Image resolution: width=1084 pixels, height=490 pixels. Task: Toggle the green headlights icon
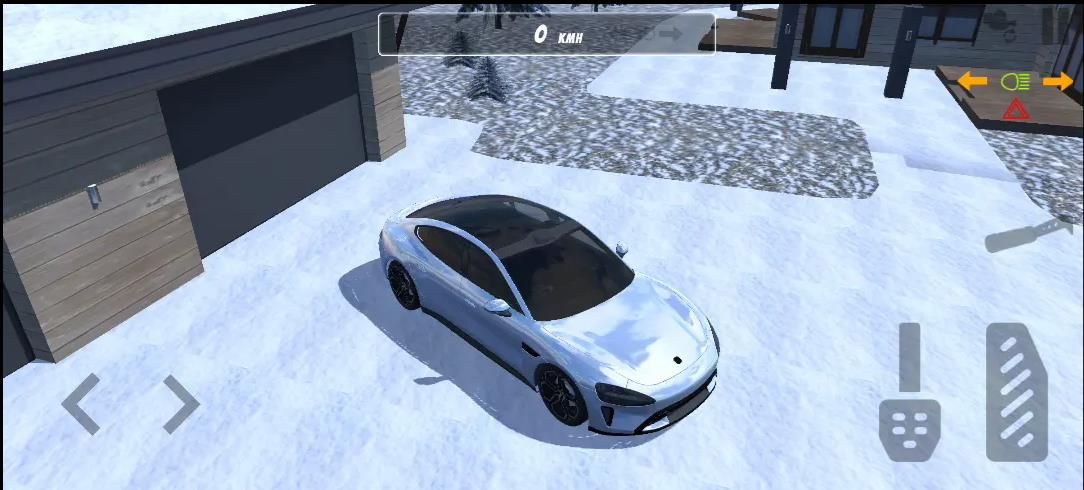pos(1015,82)
